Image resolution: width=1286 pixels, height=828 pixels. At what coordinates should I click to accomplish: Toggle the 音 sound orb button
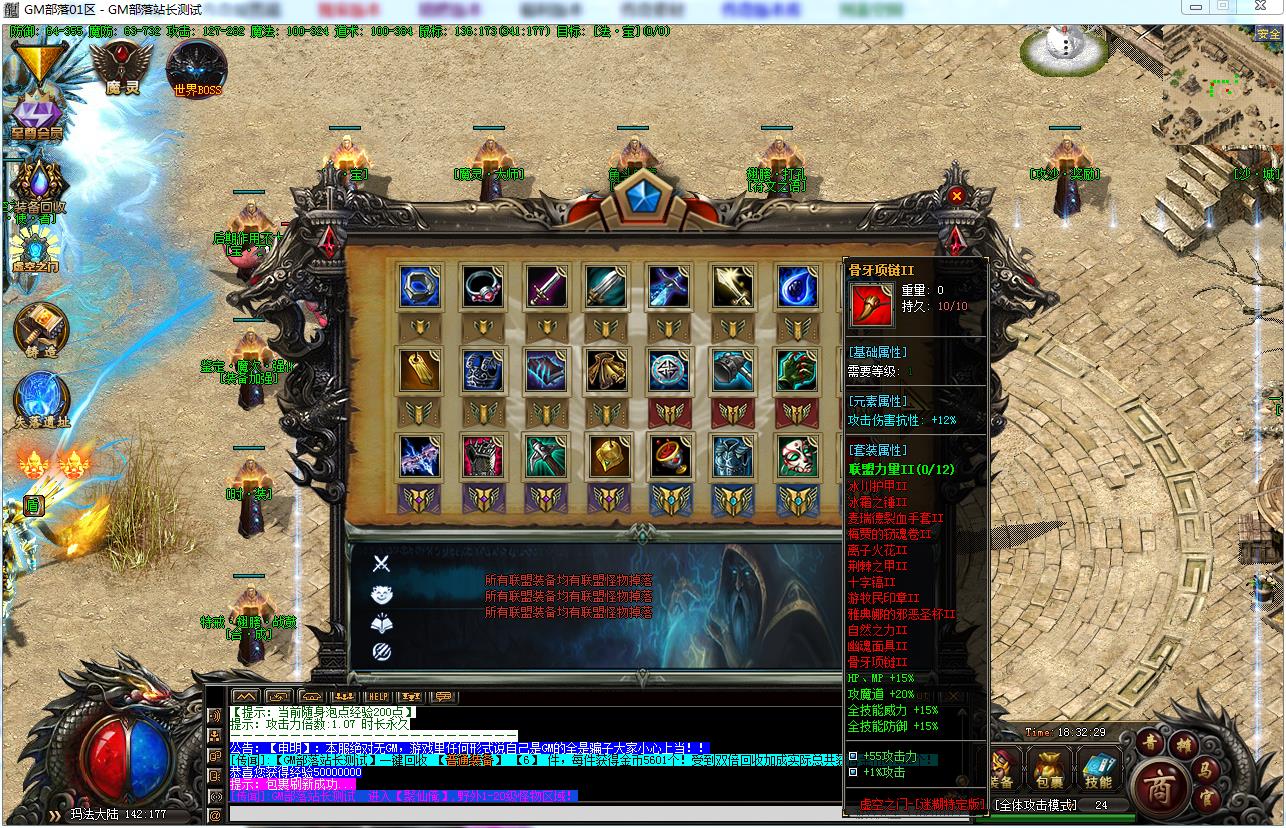click(1149, 742)
